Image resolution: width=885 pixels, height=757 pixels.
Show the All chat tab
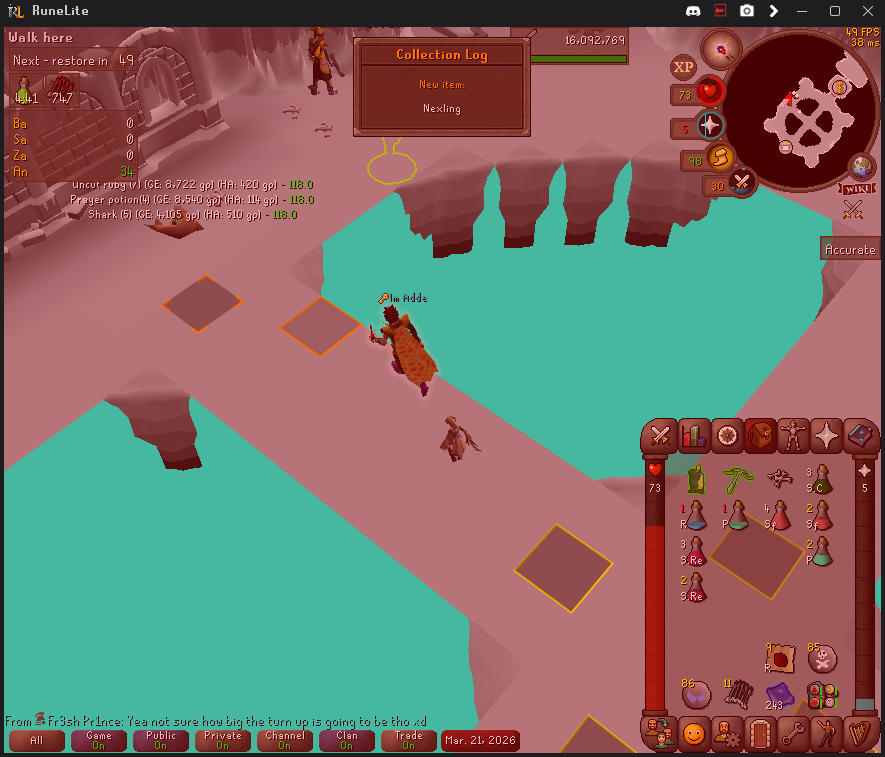(x=36, y=740)
